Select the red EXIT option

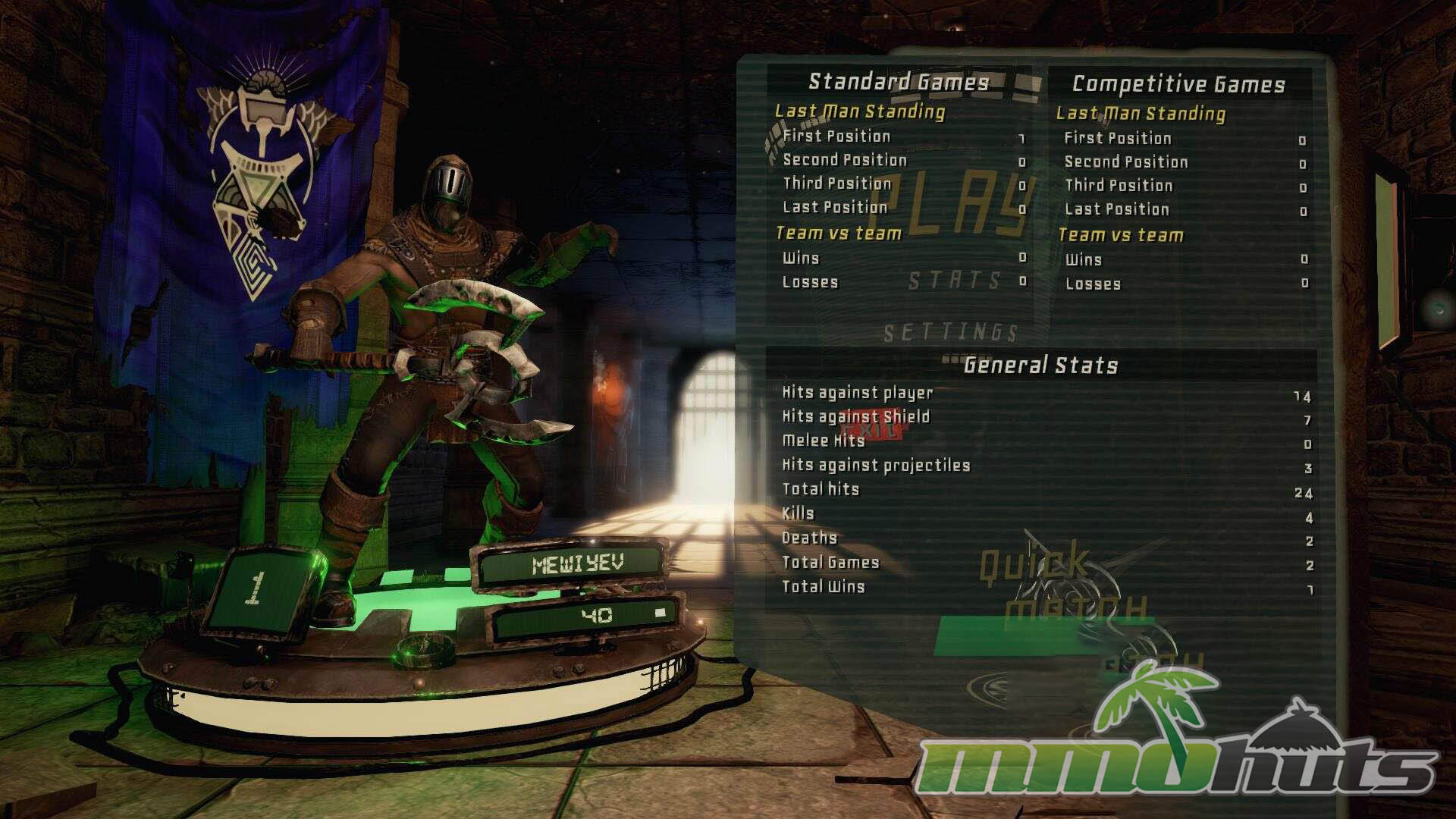872,430
